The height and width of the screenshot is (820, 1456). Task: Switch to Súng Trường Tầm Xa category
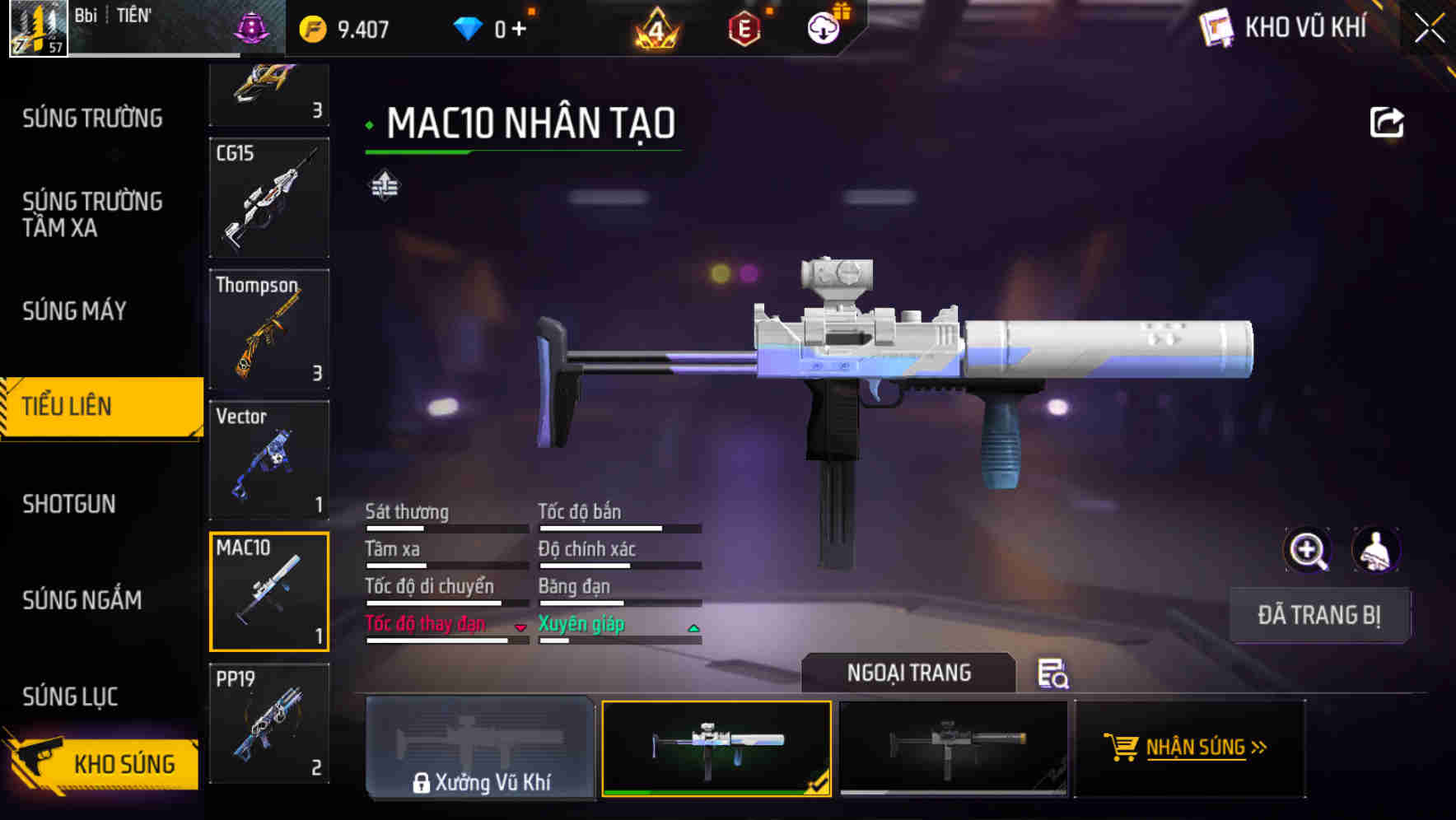(x=92, y=214)
